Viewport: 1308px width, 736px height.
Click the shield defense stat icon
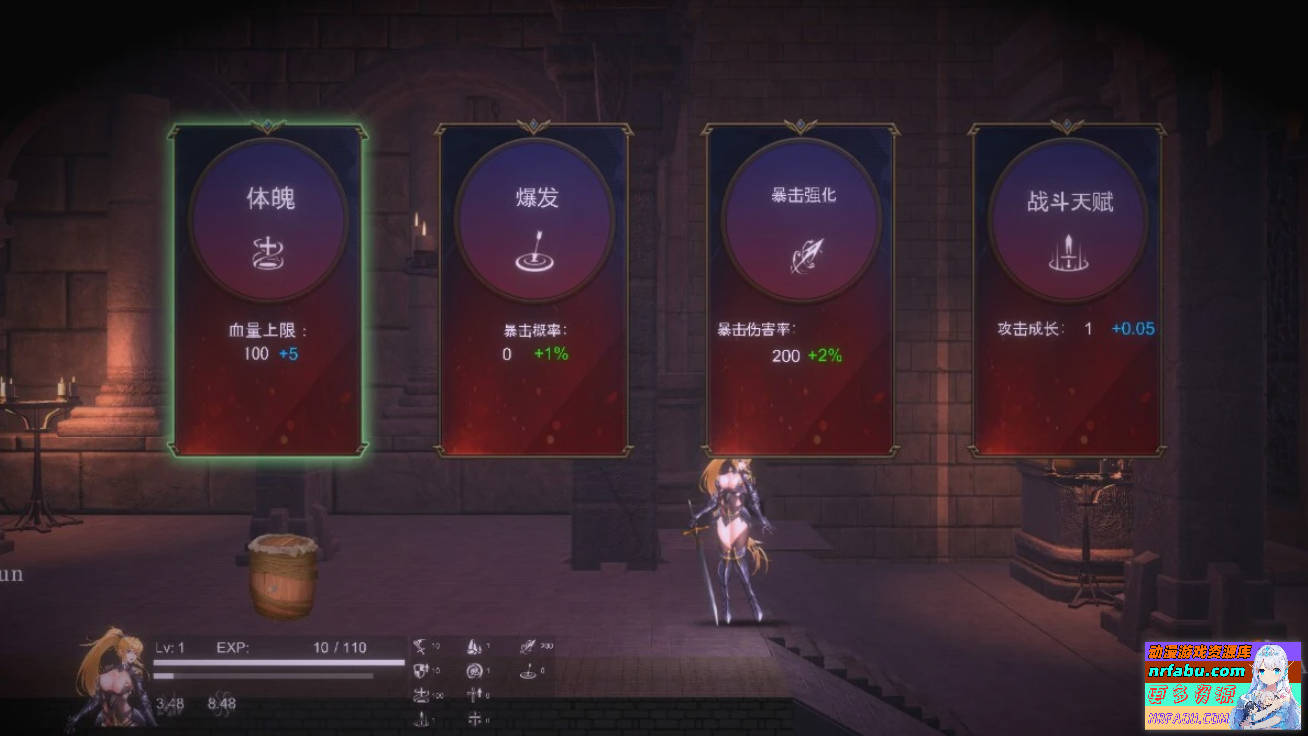pyautogui.click(x=420, y=671)
